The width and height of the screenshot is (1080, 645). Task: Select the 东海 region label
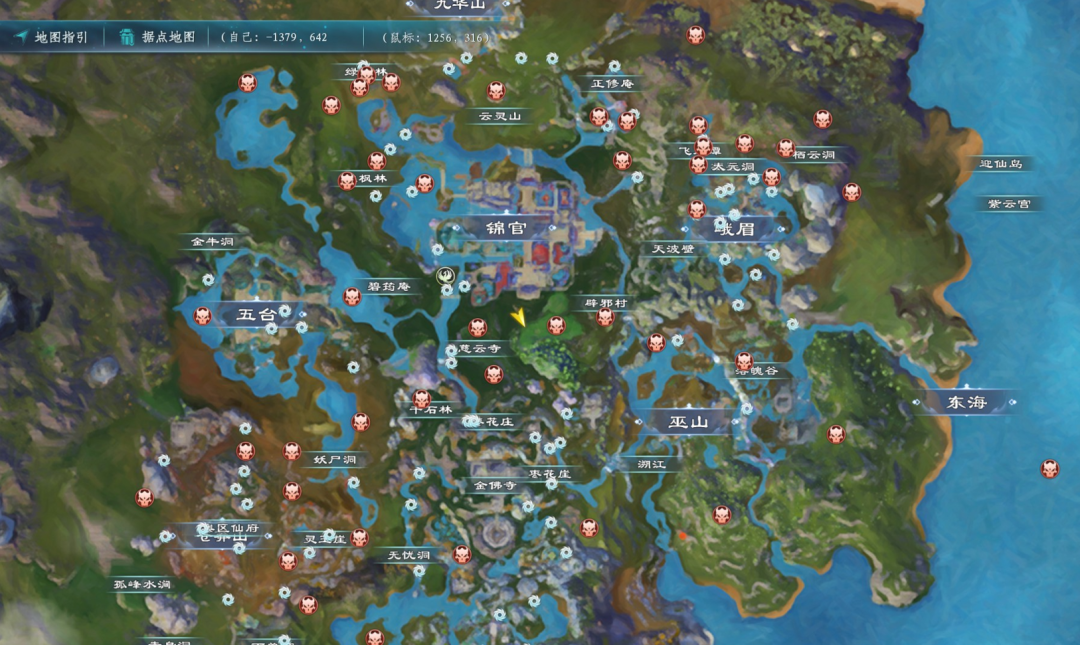tap(966, 403)
